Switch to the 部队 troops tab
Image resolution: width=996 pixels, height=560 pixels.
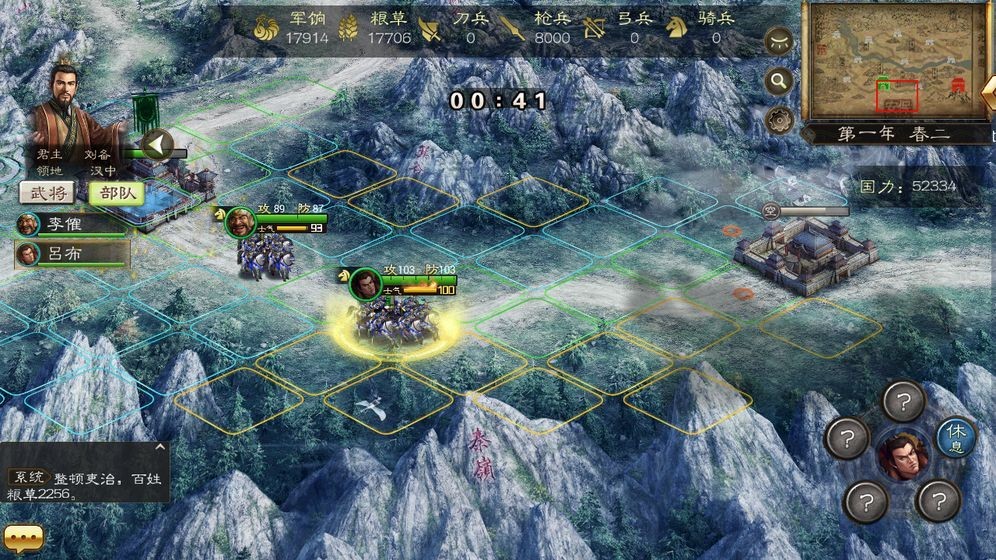115,193
